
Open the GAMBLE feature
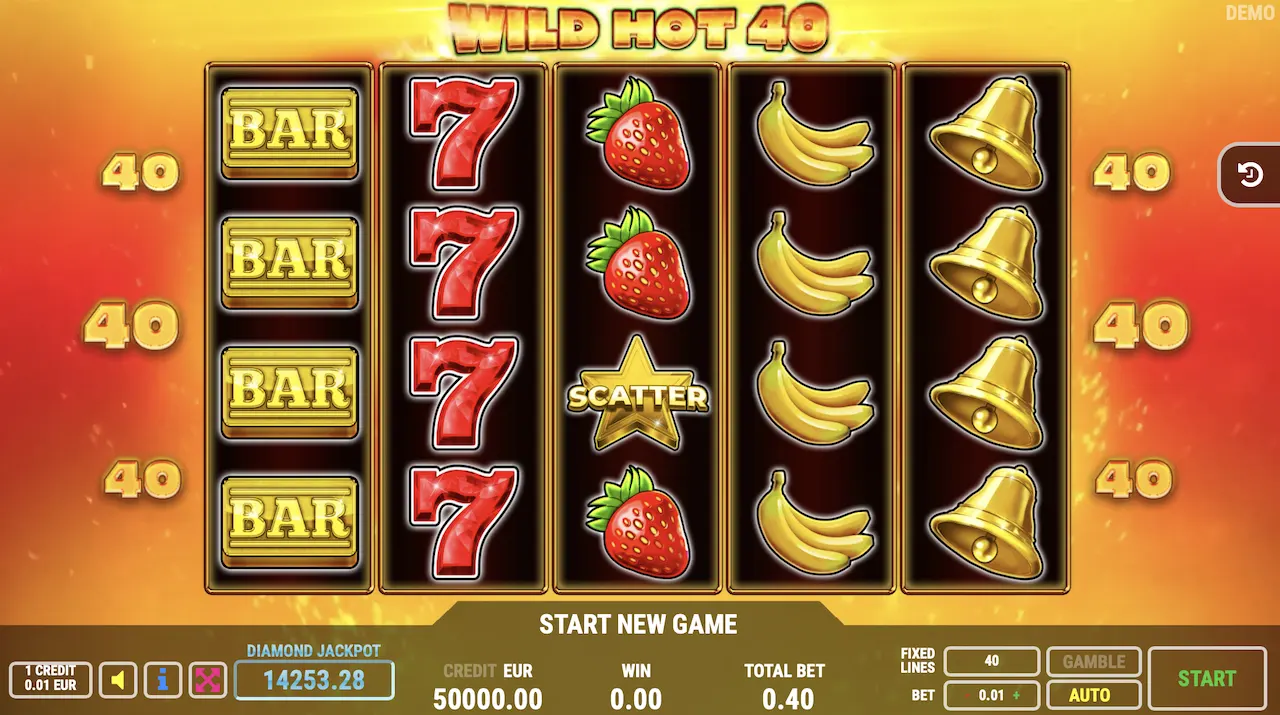click(1093, 661)
